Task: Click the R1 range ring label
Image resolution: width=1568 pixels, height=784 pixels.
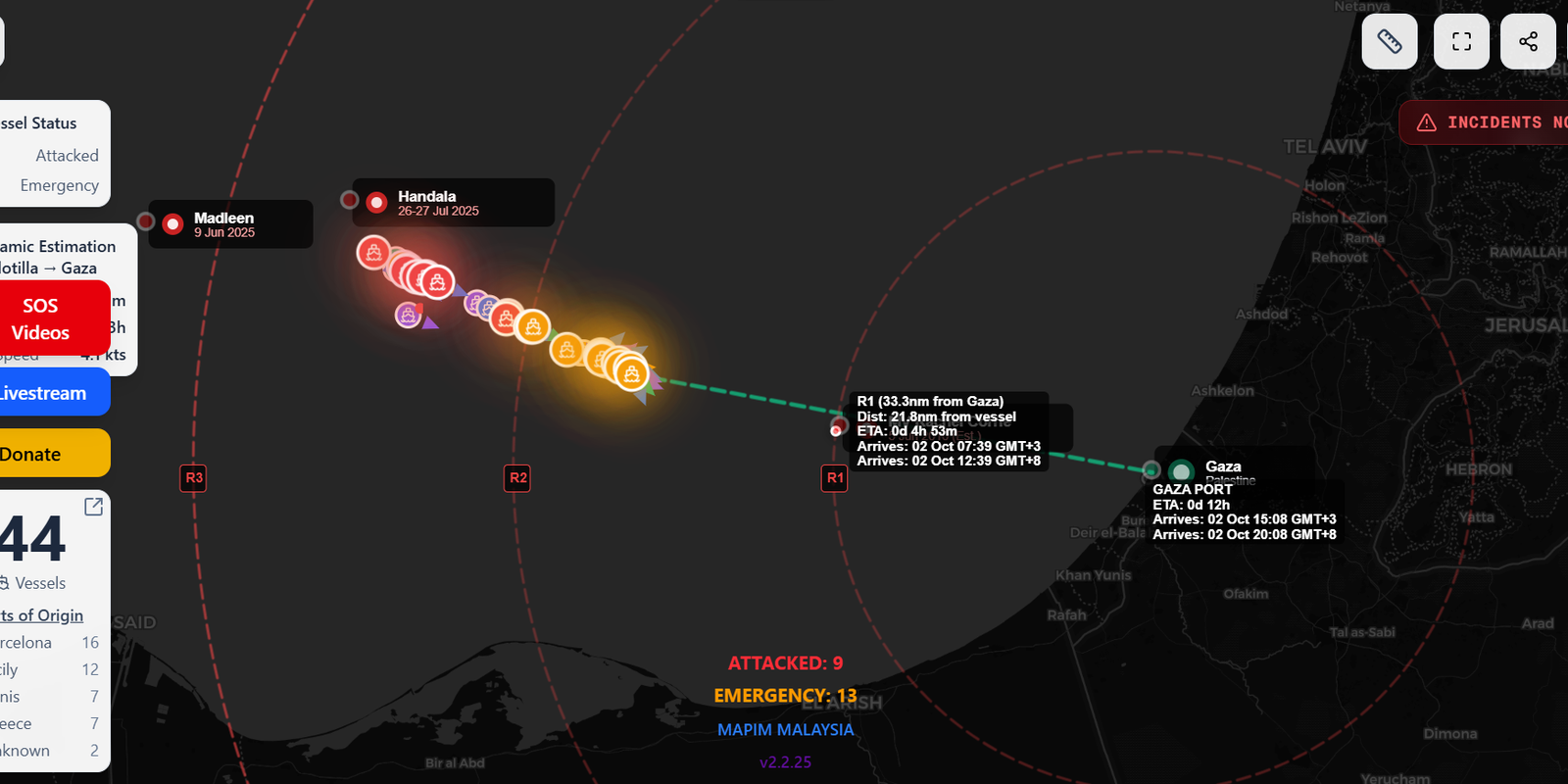Action: pyautogui.click(x=834, y=478)
